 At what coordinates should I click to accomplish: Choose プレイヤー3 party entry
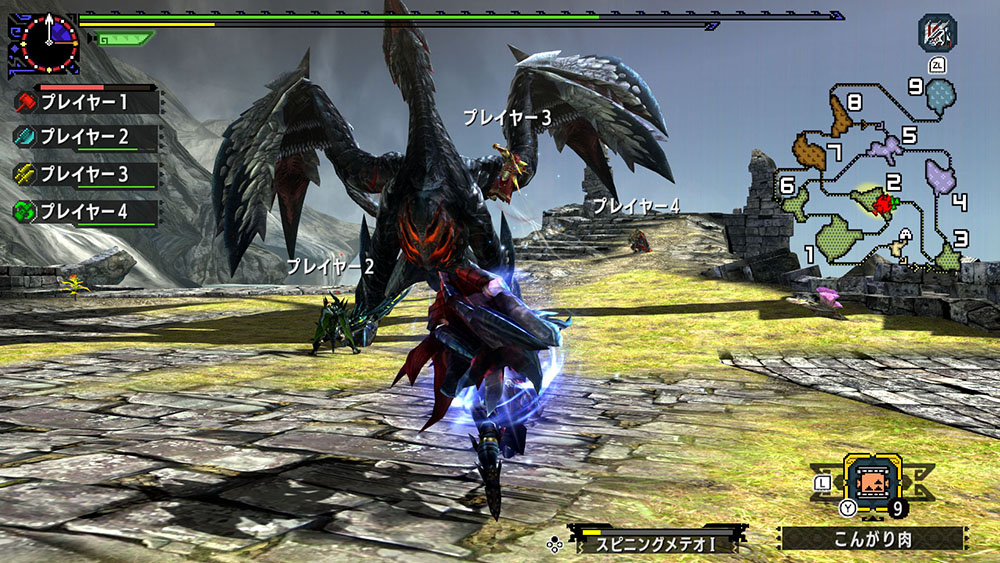(85, 175)
